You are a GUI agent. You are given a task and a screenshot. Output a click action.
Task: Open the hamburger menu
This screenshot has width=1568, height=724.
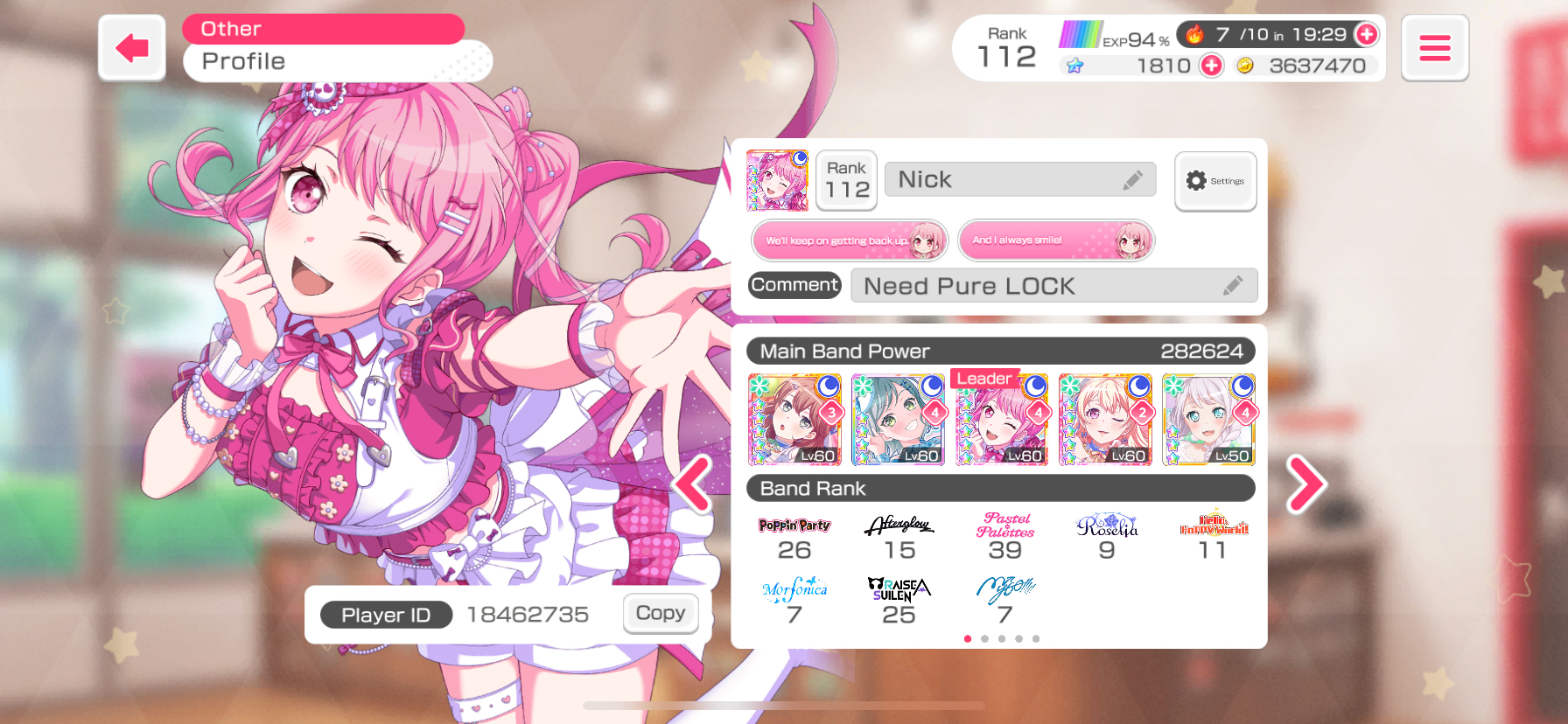click(x=1434, y=48)
